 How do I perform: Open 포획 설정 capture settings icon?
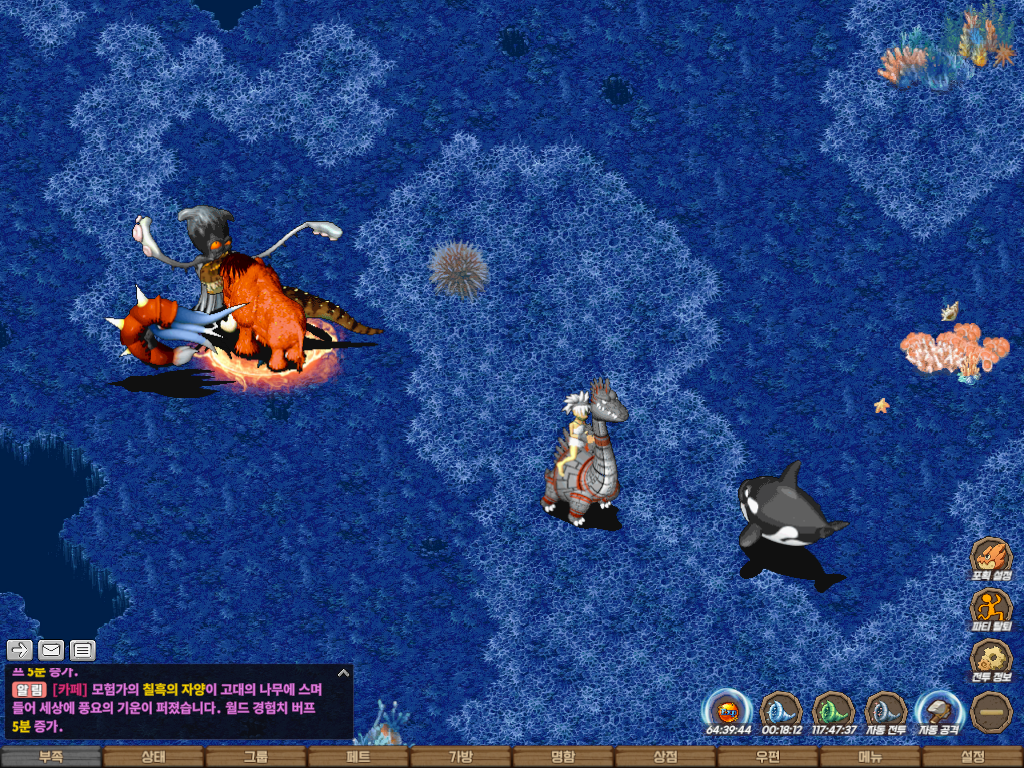click(991, 556)
